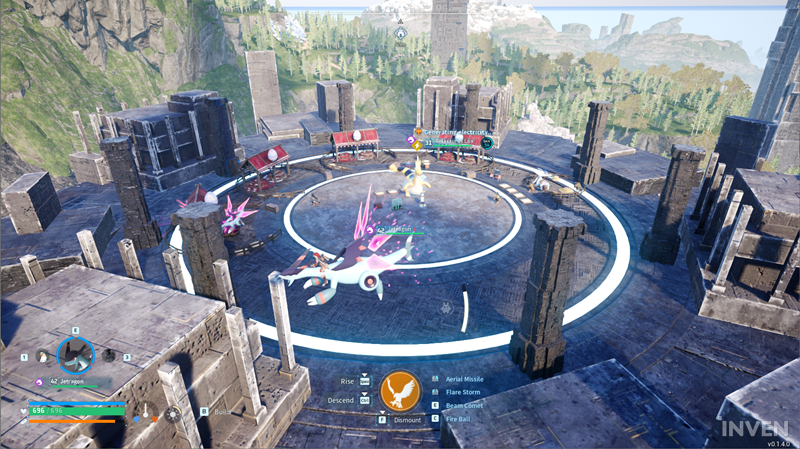Select the base marker on the compass
Image resolution: width=800 pixels, height=449 pixels.
pyautogui.click(x=400, y=33)
